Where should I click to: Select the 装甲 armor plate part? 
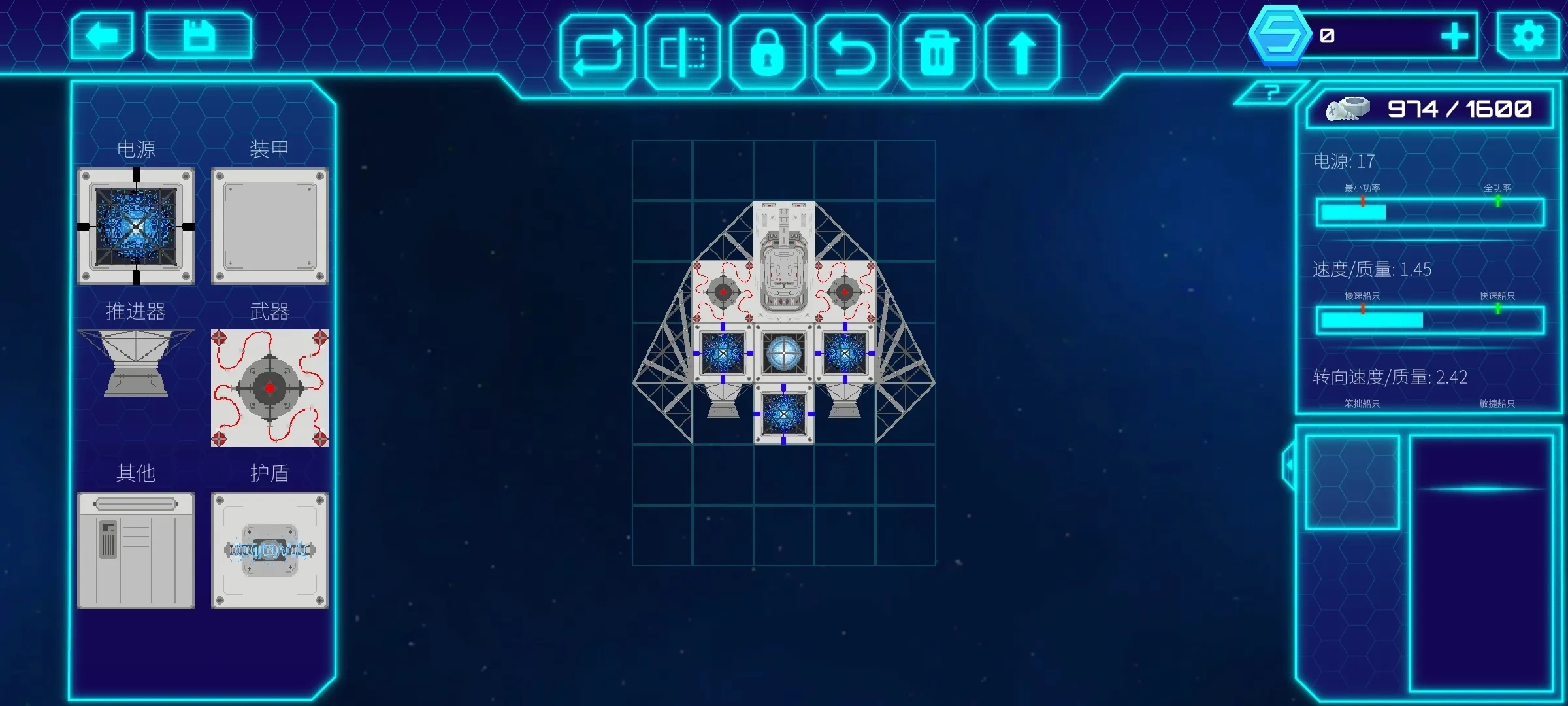point(269,226)
